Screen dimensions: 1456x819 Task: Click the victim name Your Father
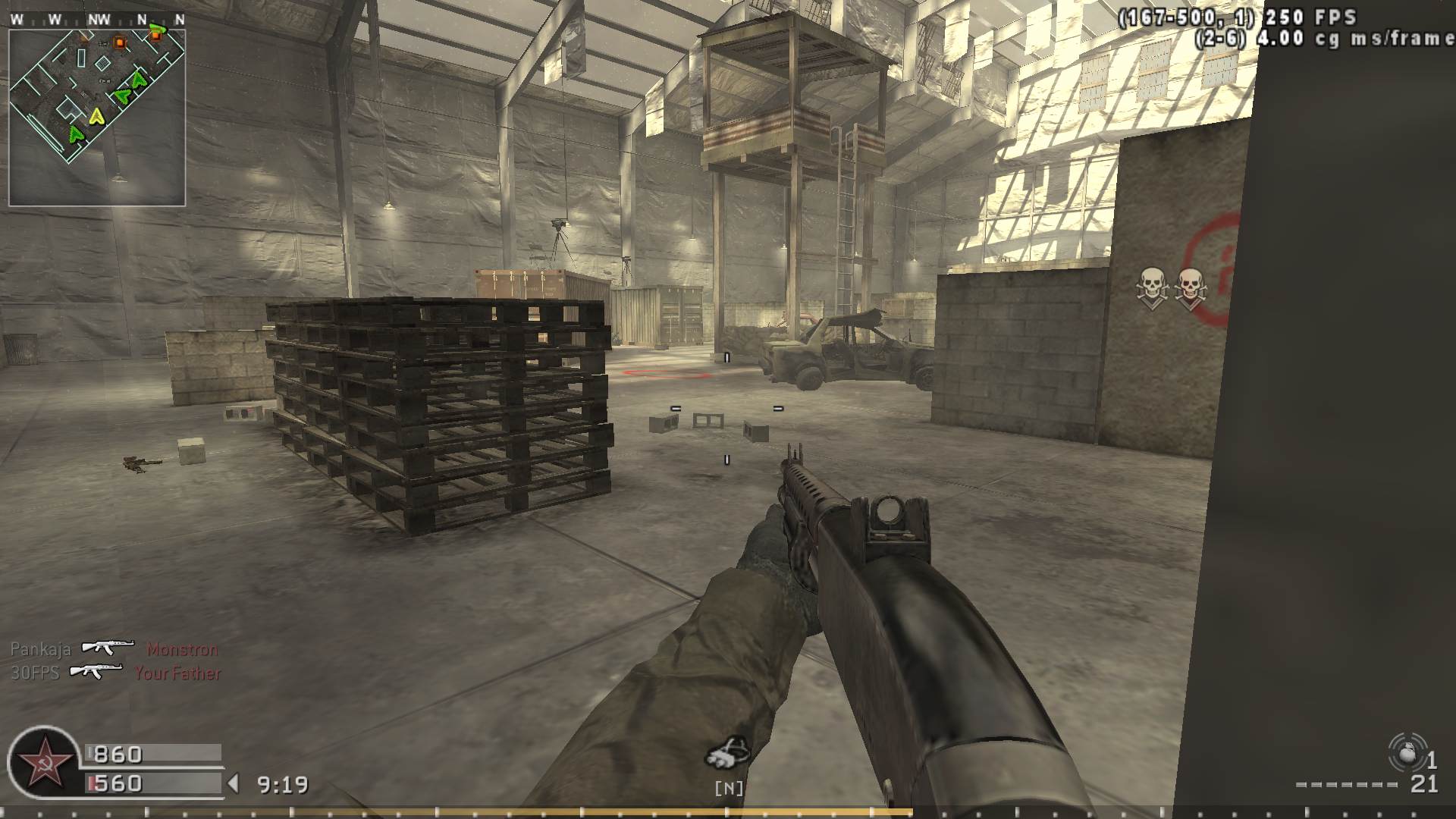pos(178,673)
